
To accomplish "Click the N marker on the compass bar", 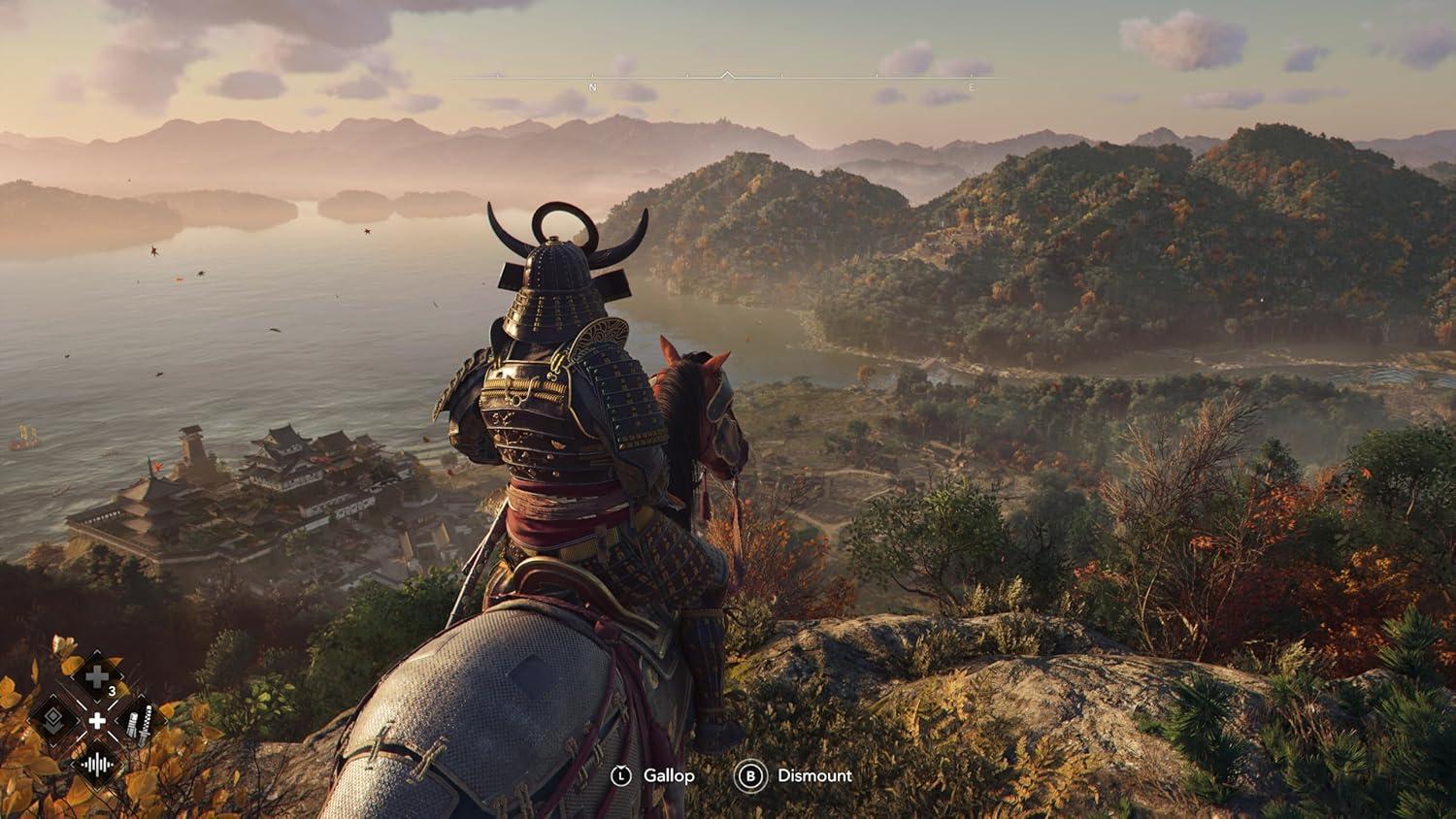I will point(593,87).
